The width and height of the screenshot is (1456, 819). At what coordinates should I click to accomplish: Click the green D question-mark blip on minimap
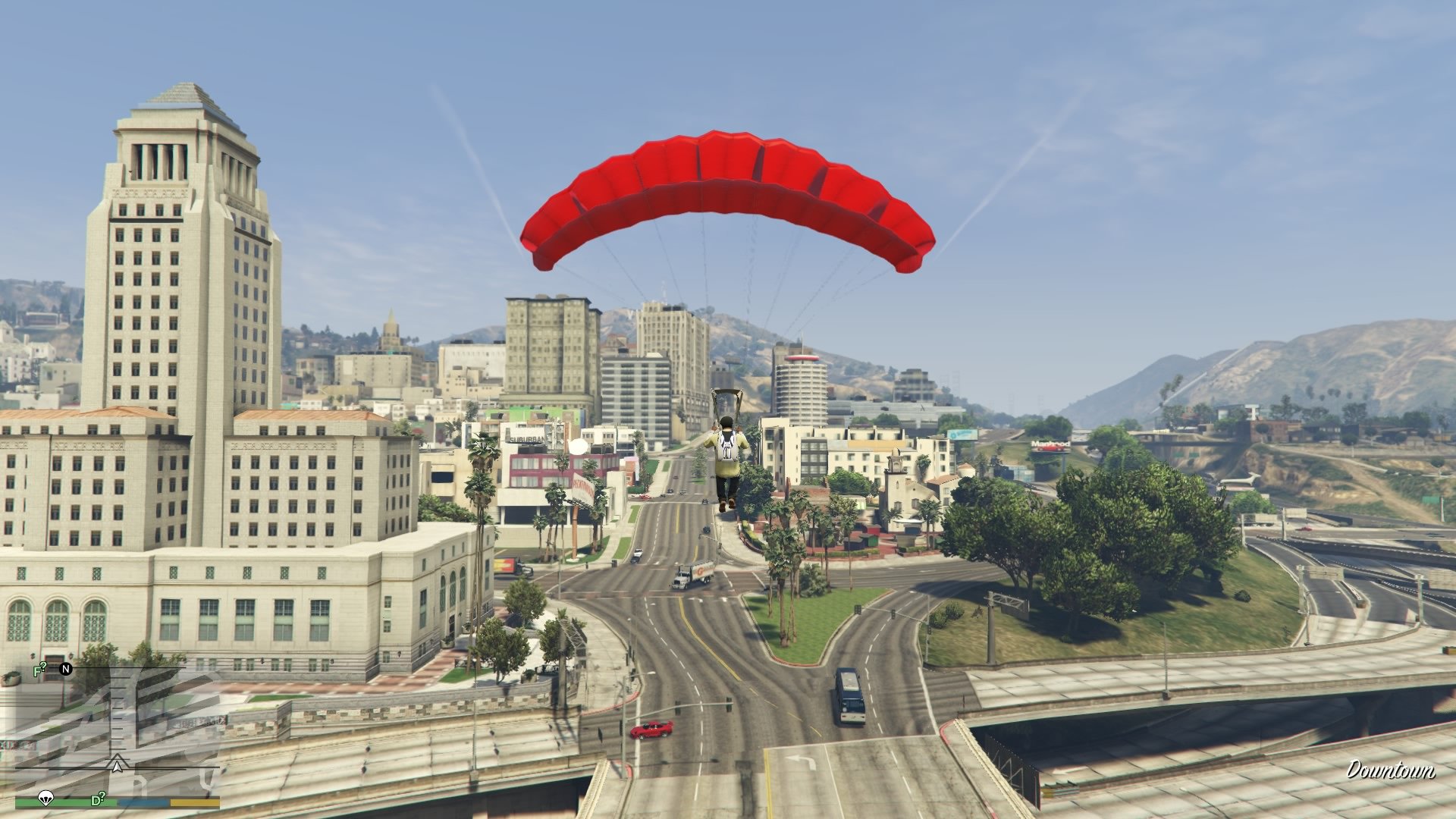tap(96, 800)
